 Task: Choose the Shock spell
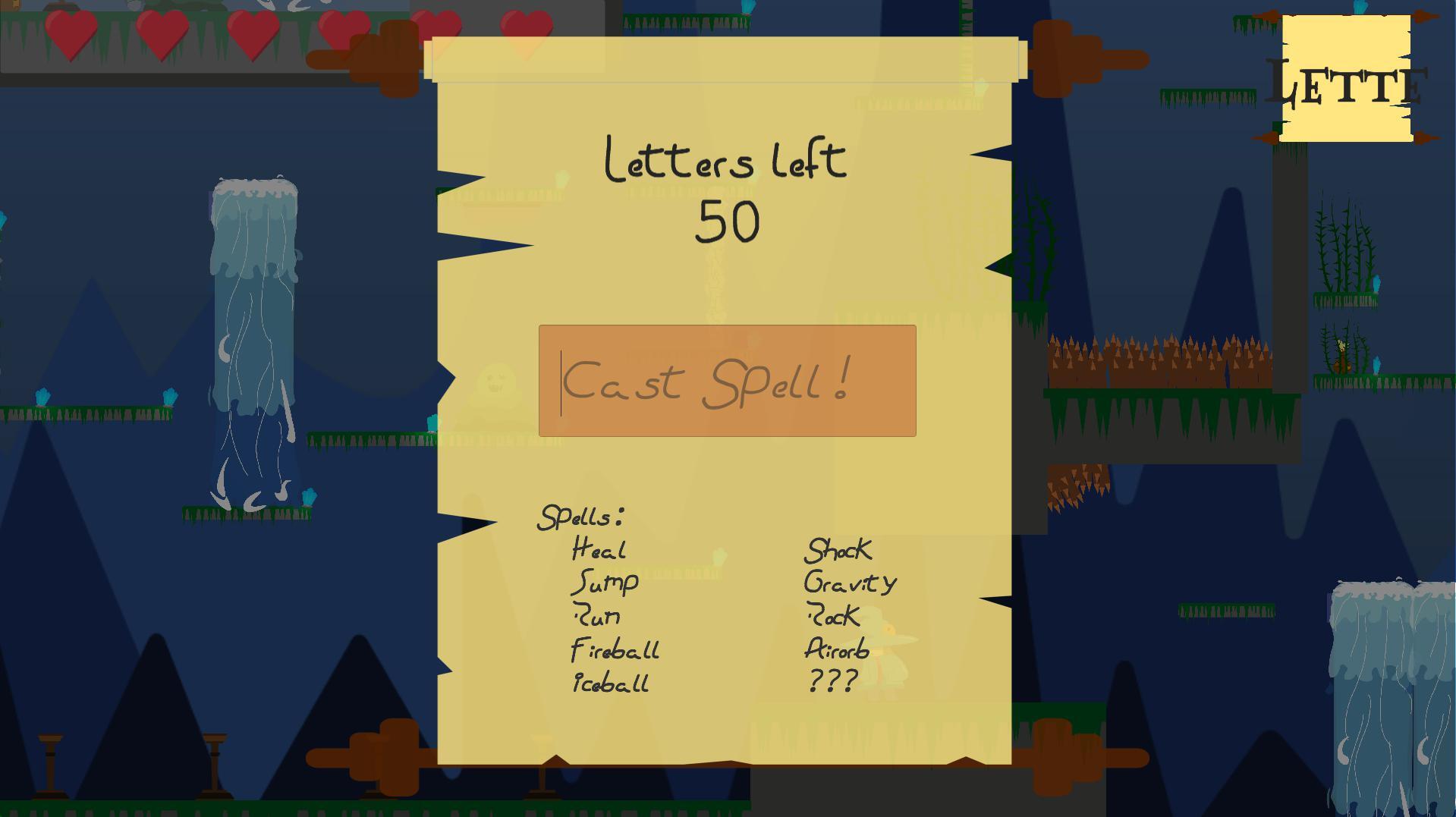pyautogui.click(x=838, y=551)
